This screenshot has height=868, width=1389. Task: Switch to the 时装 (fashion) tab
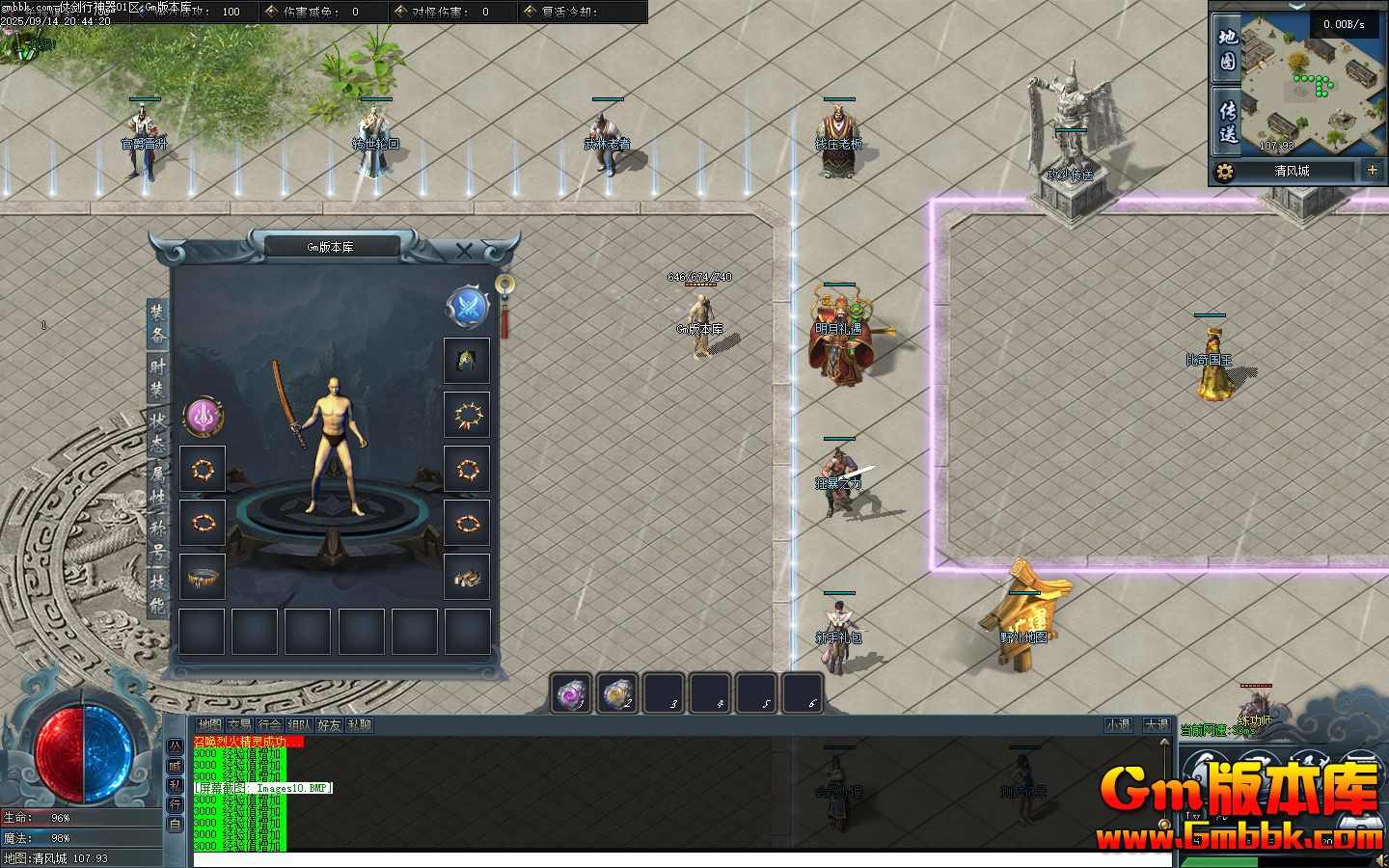coord(157,378)
